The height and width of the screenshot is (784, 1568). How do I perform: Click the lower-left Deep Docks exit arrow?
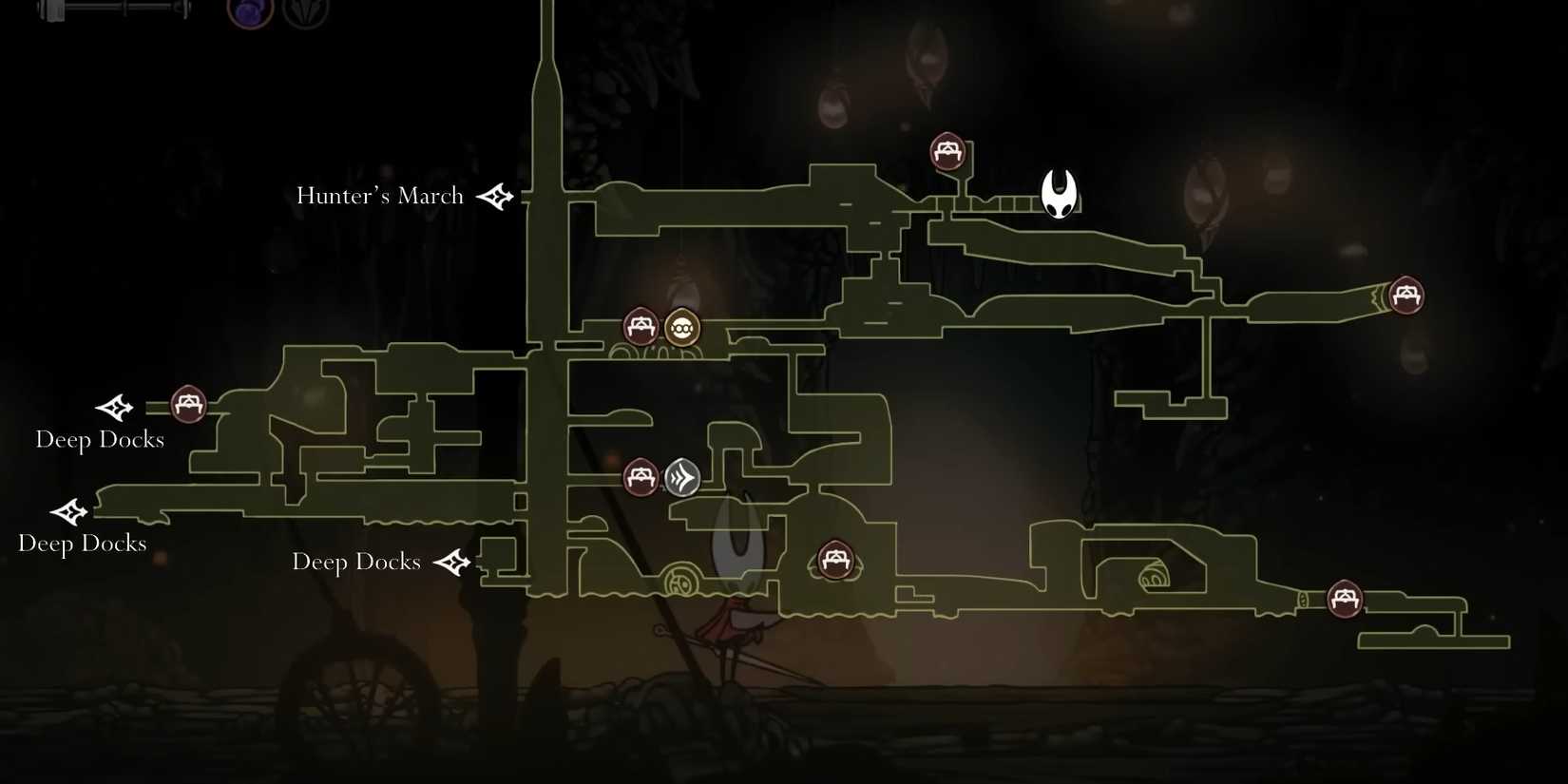[x=68, y=513]
